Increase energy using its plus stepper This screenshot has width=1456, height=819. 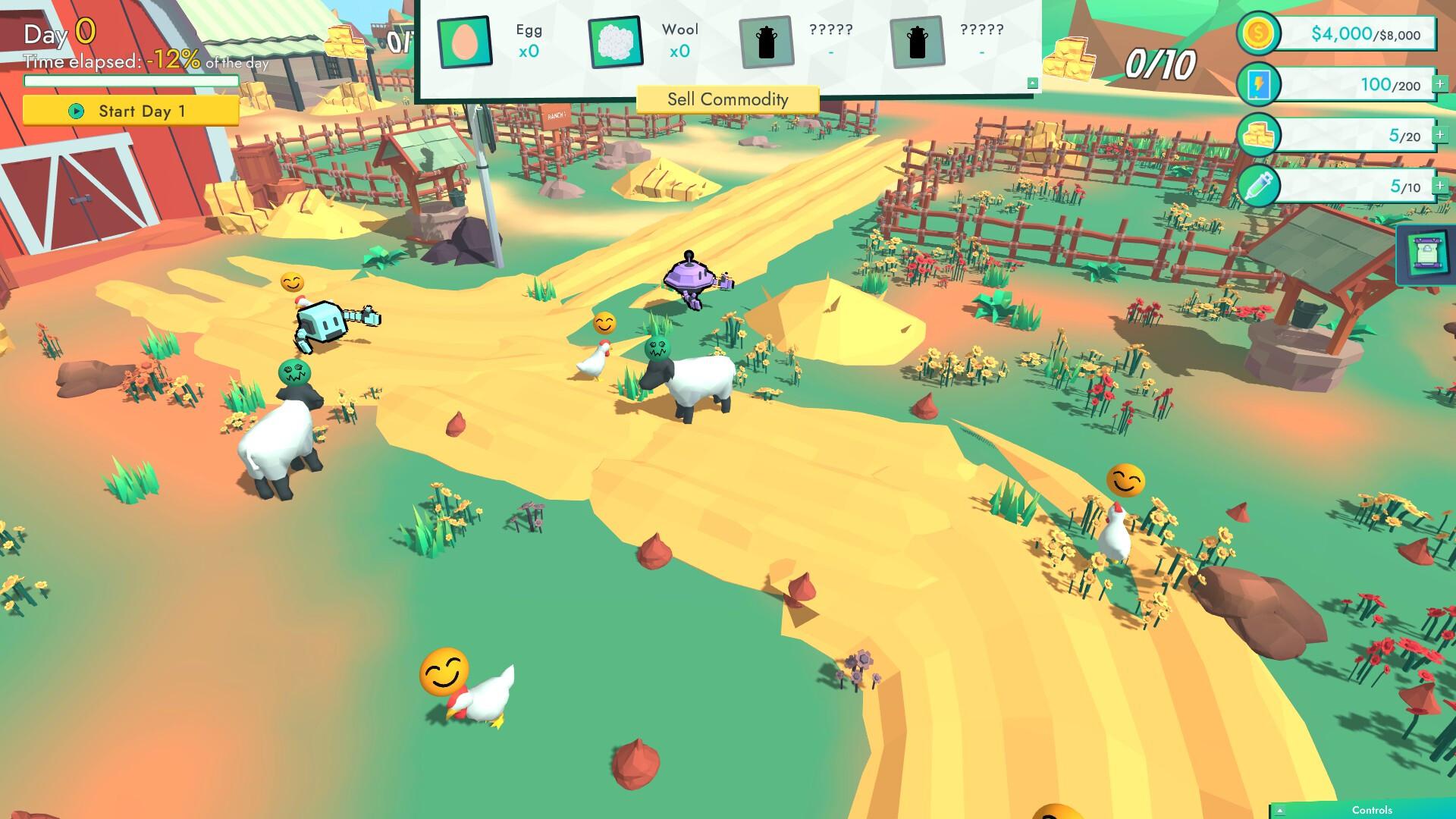tap(1439, 85)
